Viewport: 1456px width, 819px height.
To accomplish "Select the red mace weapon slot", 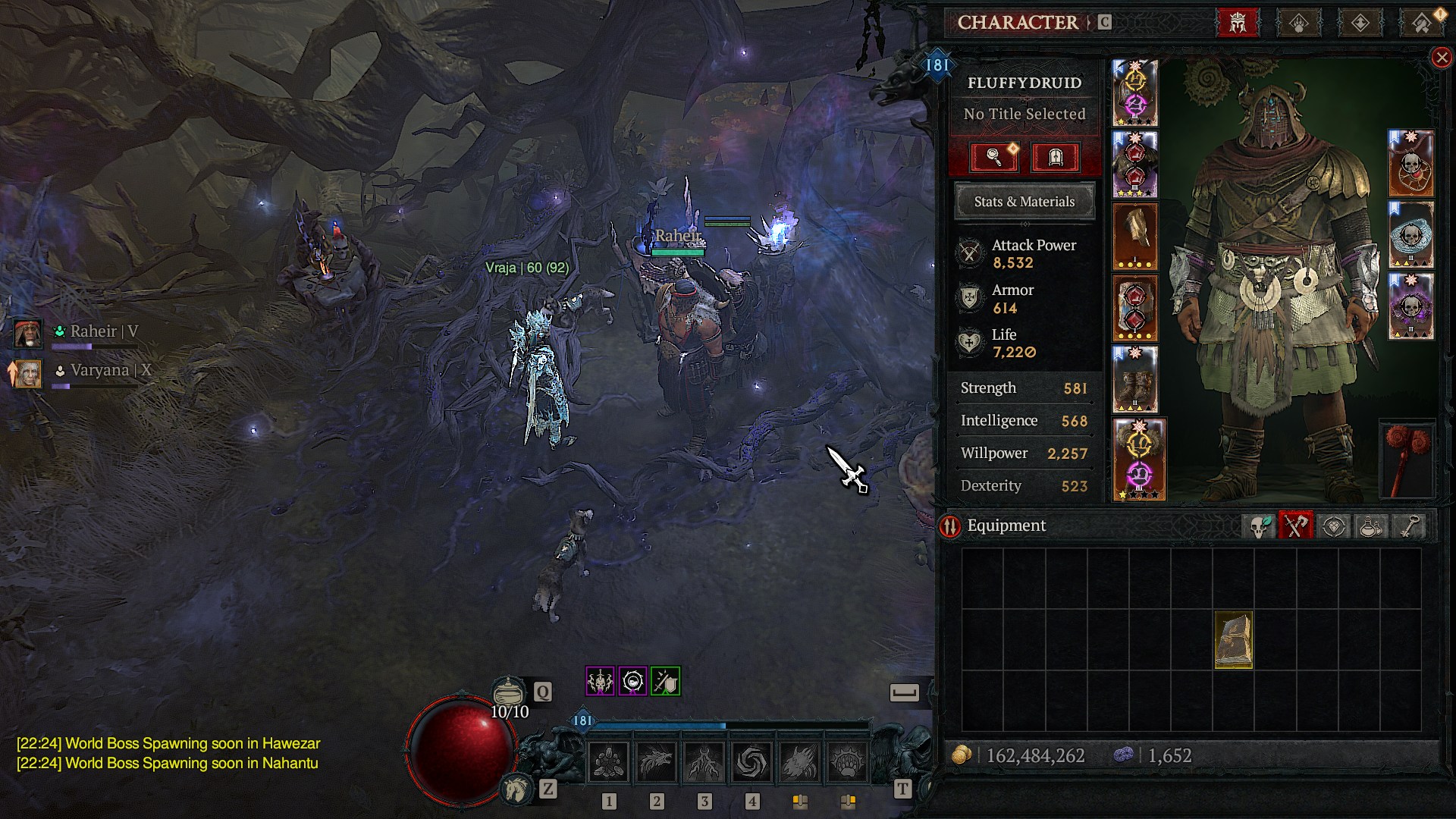I will click(1407, 459).
